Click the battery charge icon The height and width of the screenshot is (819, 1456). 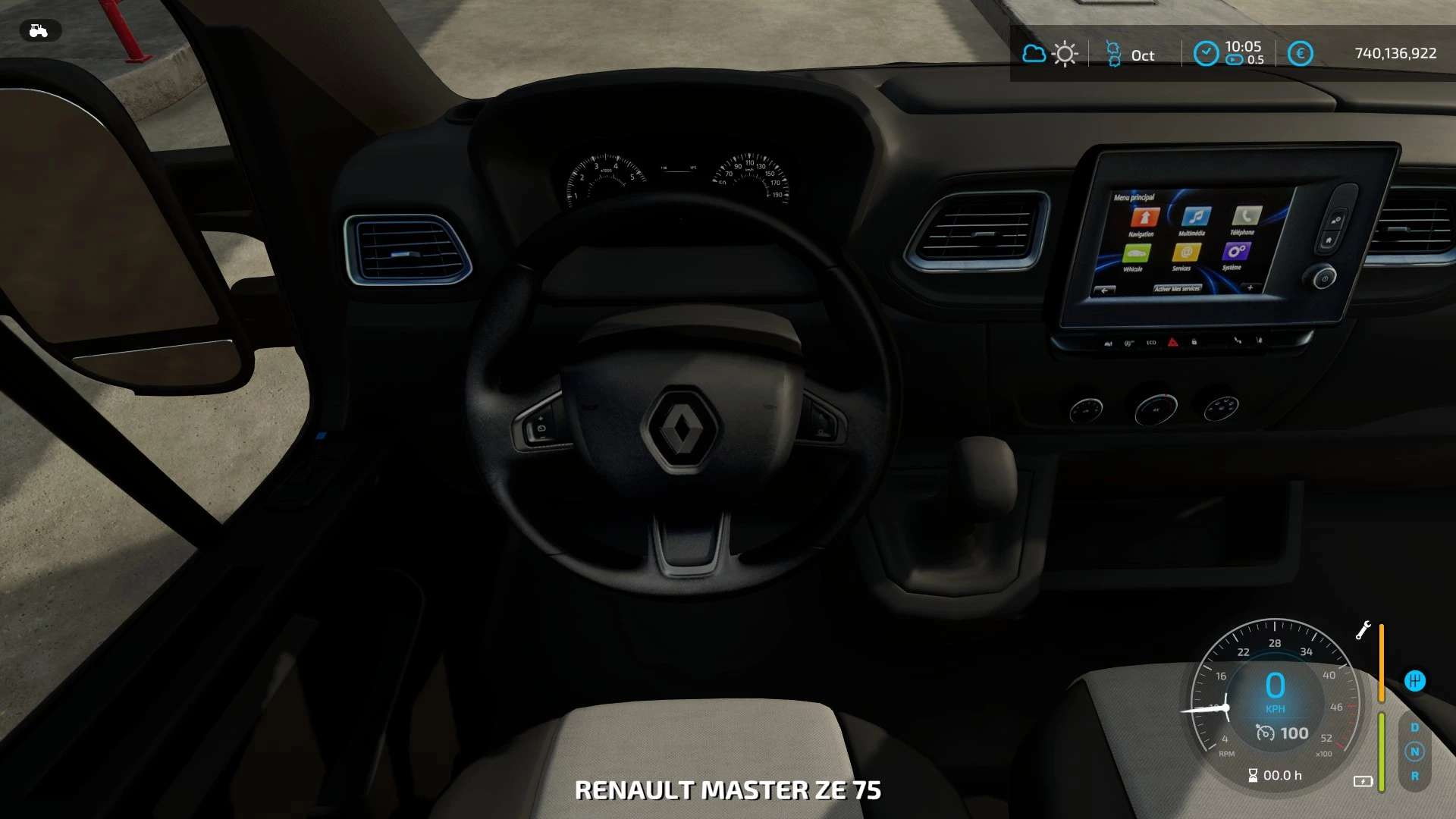pyautogui.click(x=1363, y=781)
